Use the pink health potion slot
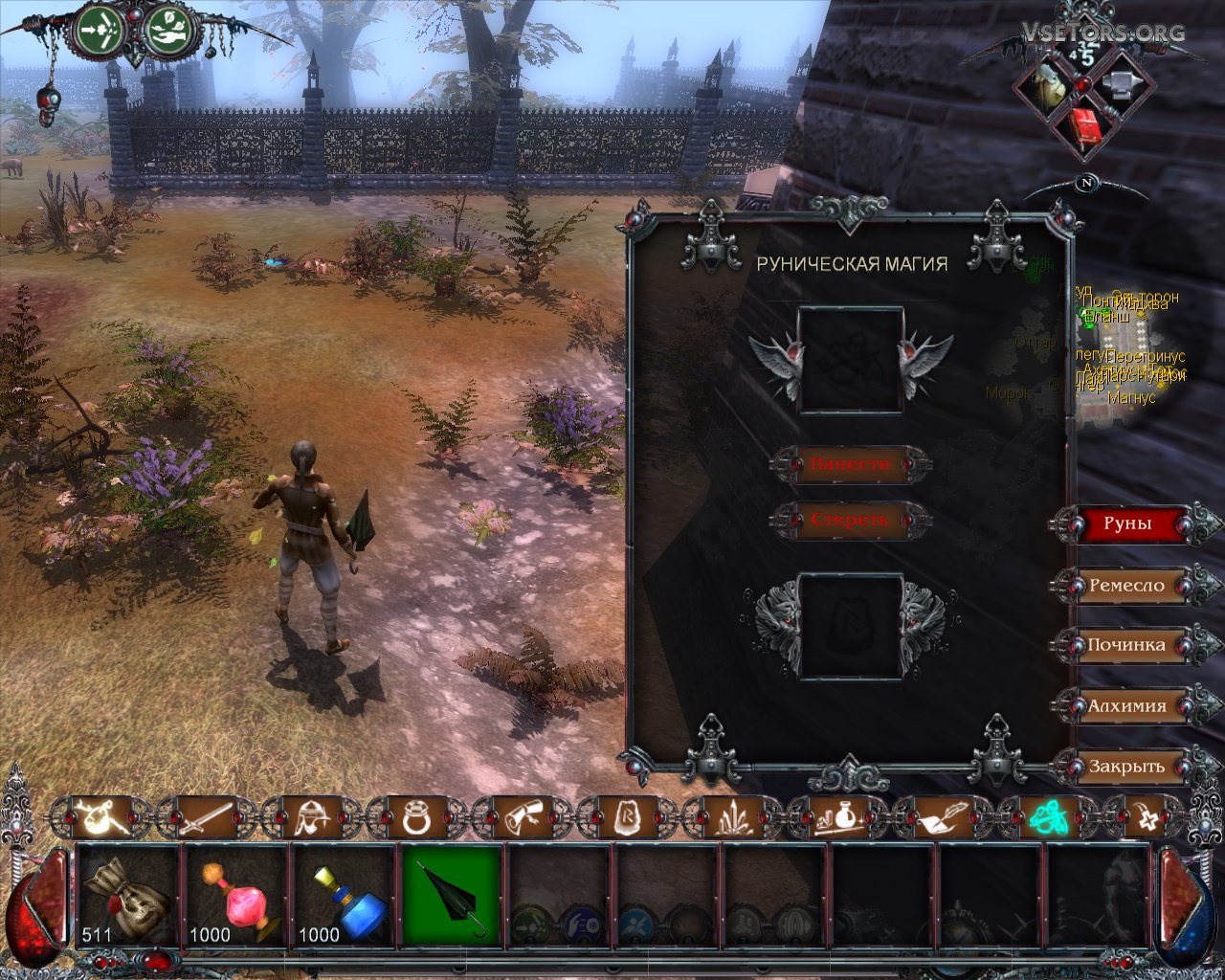 pyautogui.click(x=235, y=897)
